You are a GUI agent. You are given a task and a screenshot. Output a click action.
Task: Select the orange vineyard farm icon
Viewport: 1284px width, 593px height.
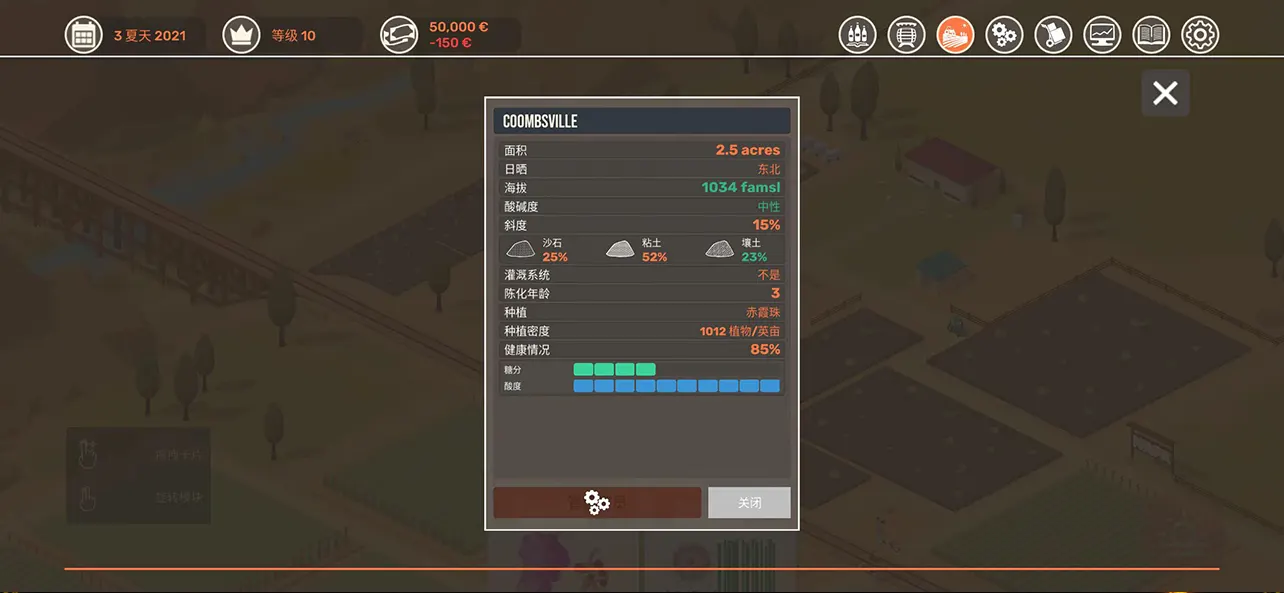955,35
